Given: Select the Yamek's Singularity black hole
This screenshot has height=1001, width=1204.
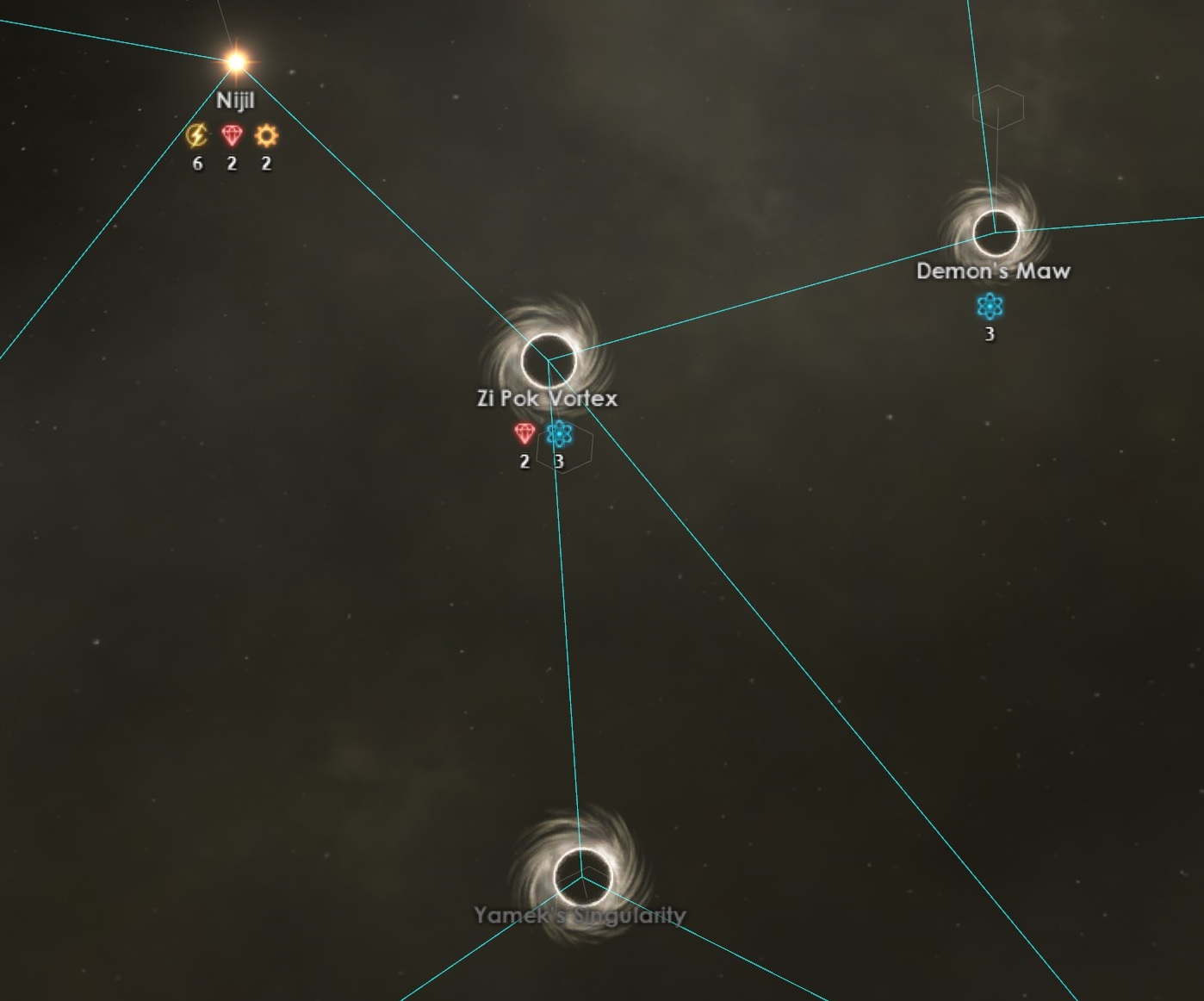Looking at the screenshot, I should tap(581, 877).
